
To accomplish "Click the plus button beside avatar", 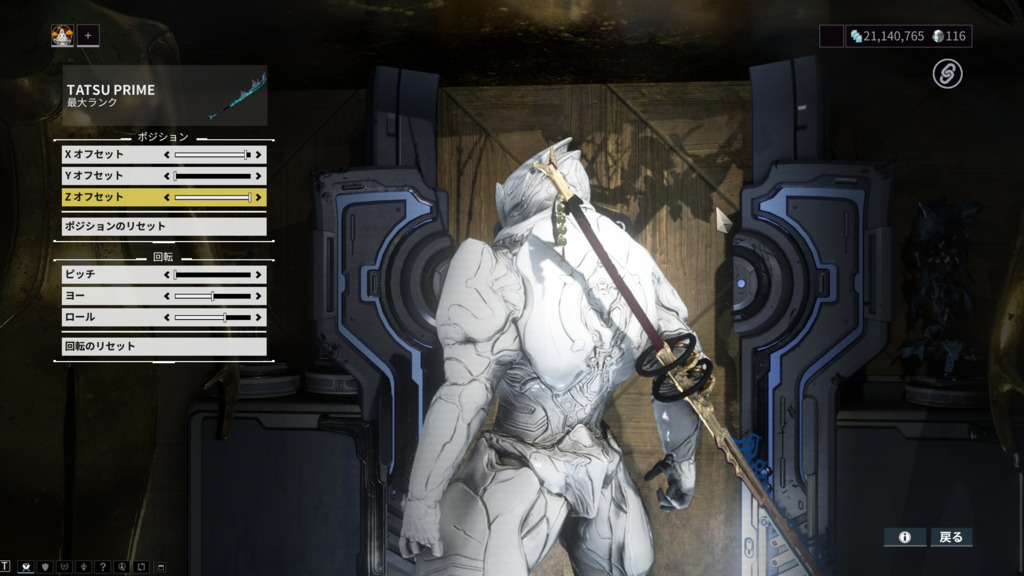I will click(87, 36).
